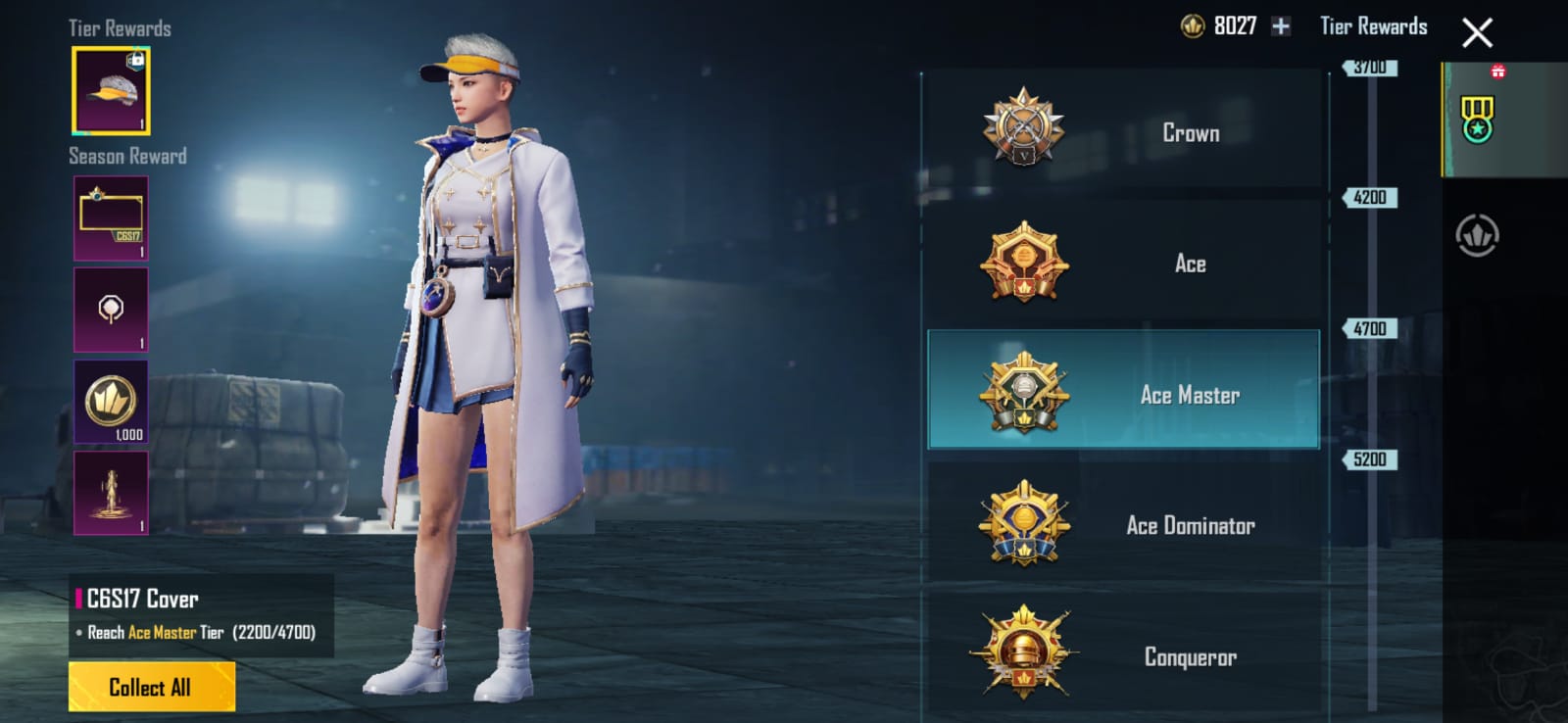Select the white circular emblem reward slot
The height and width of the screenshot is (723, 1568).
click(x=111, y=310)
